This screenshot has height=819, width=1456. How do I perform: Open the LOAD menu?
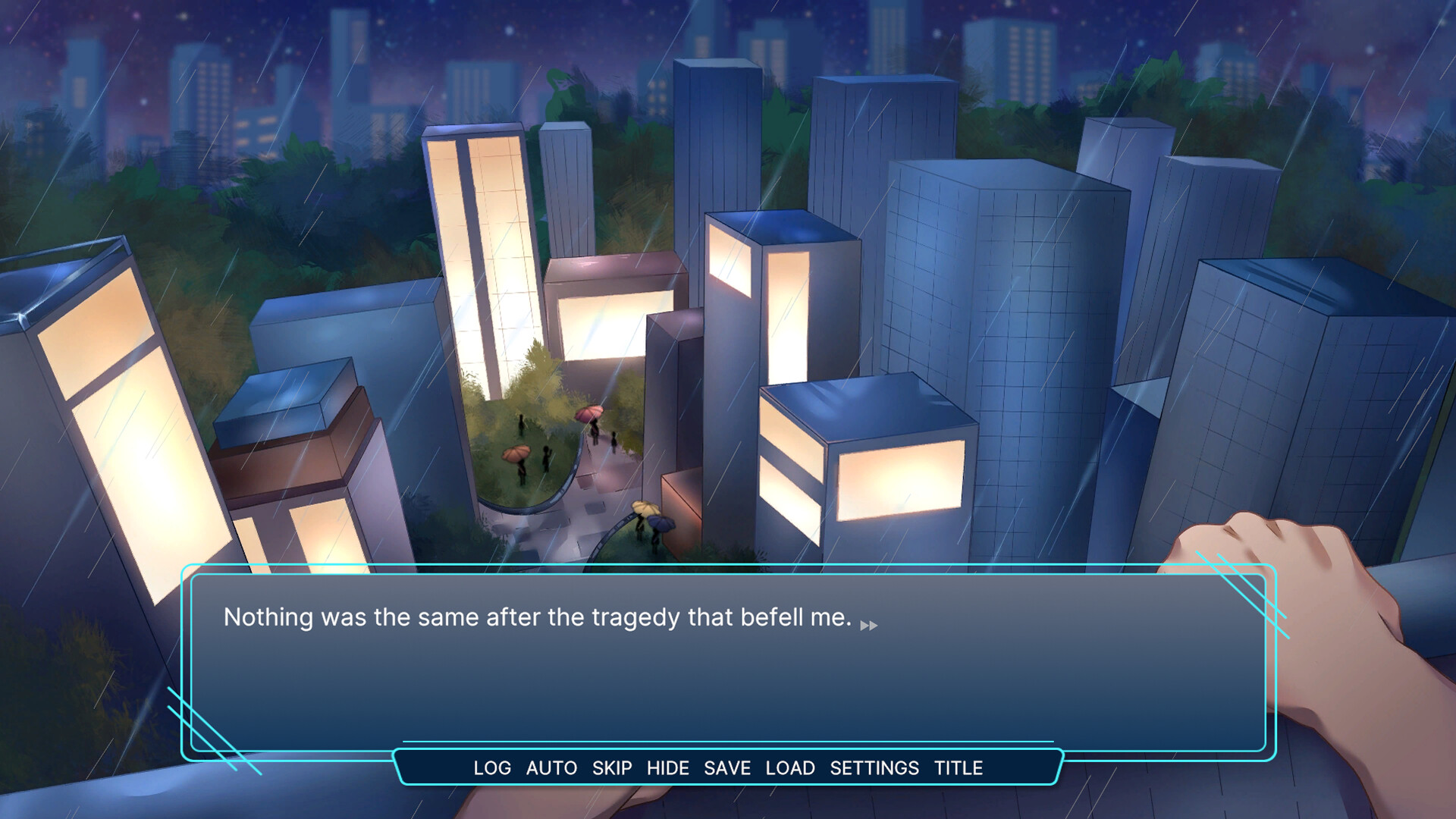pos(790,768)
